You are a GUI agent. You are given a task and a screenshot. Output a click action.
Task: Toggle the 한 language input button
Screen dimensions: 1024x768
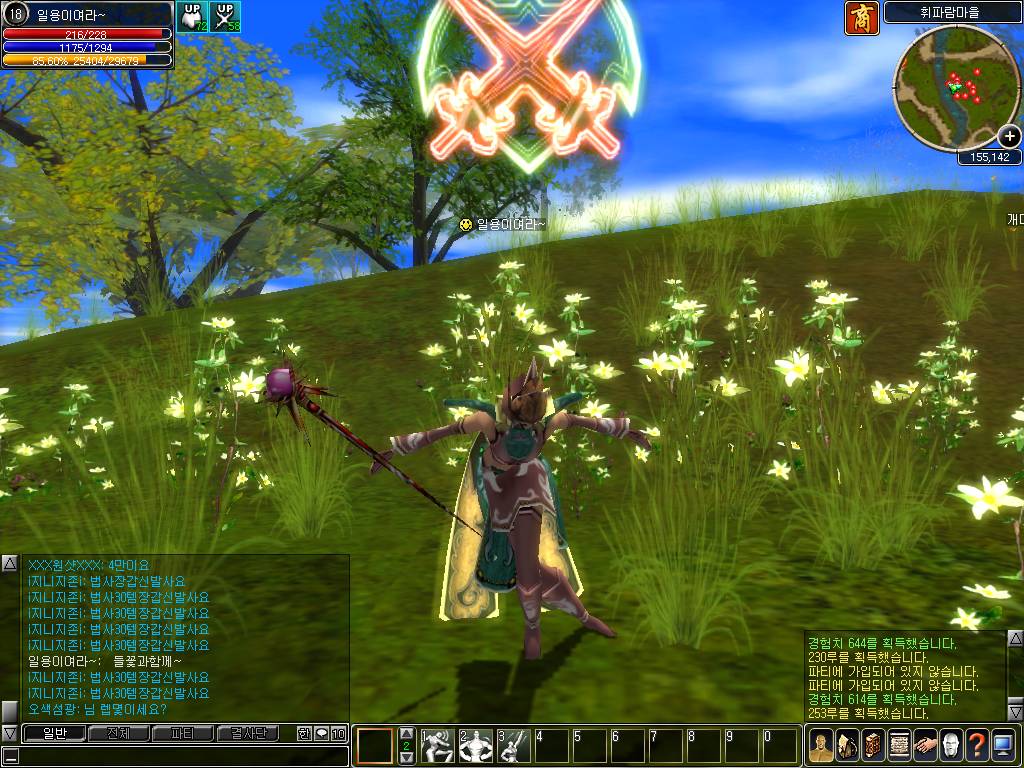[x=304, y=734]
